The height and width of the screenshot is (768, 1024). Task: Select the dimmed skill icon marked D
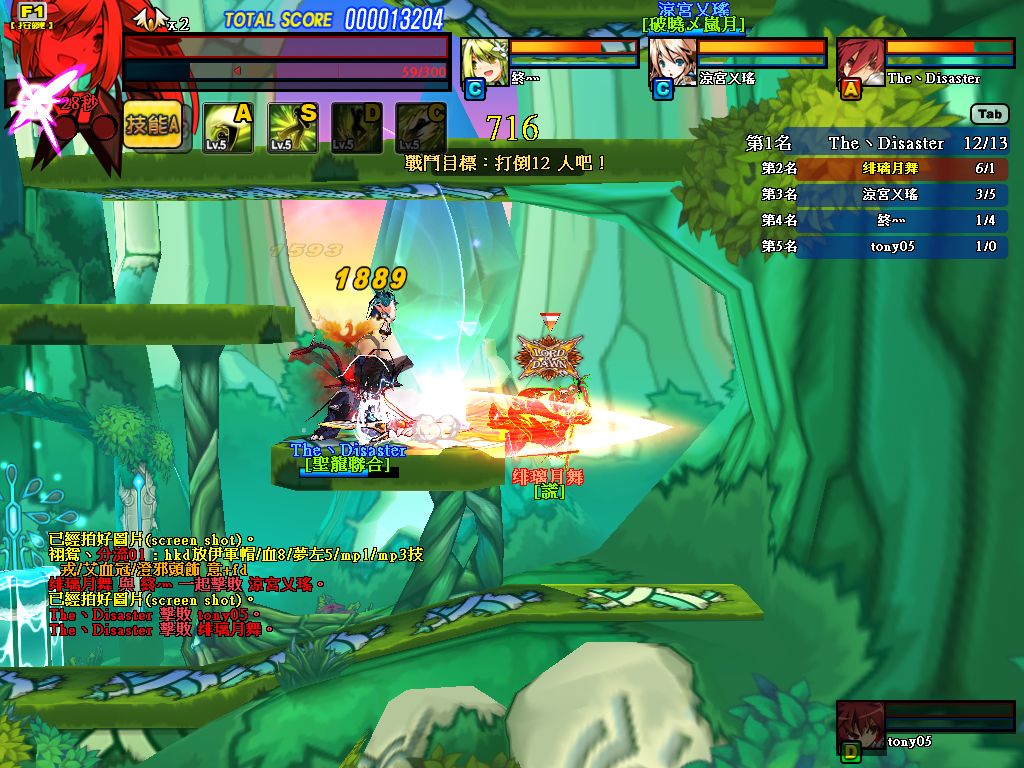[356, 128]
